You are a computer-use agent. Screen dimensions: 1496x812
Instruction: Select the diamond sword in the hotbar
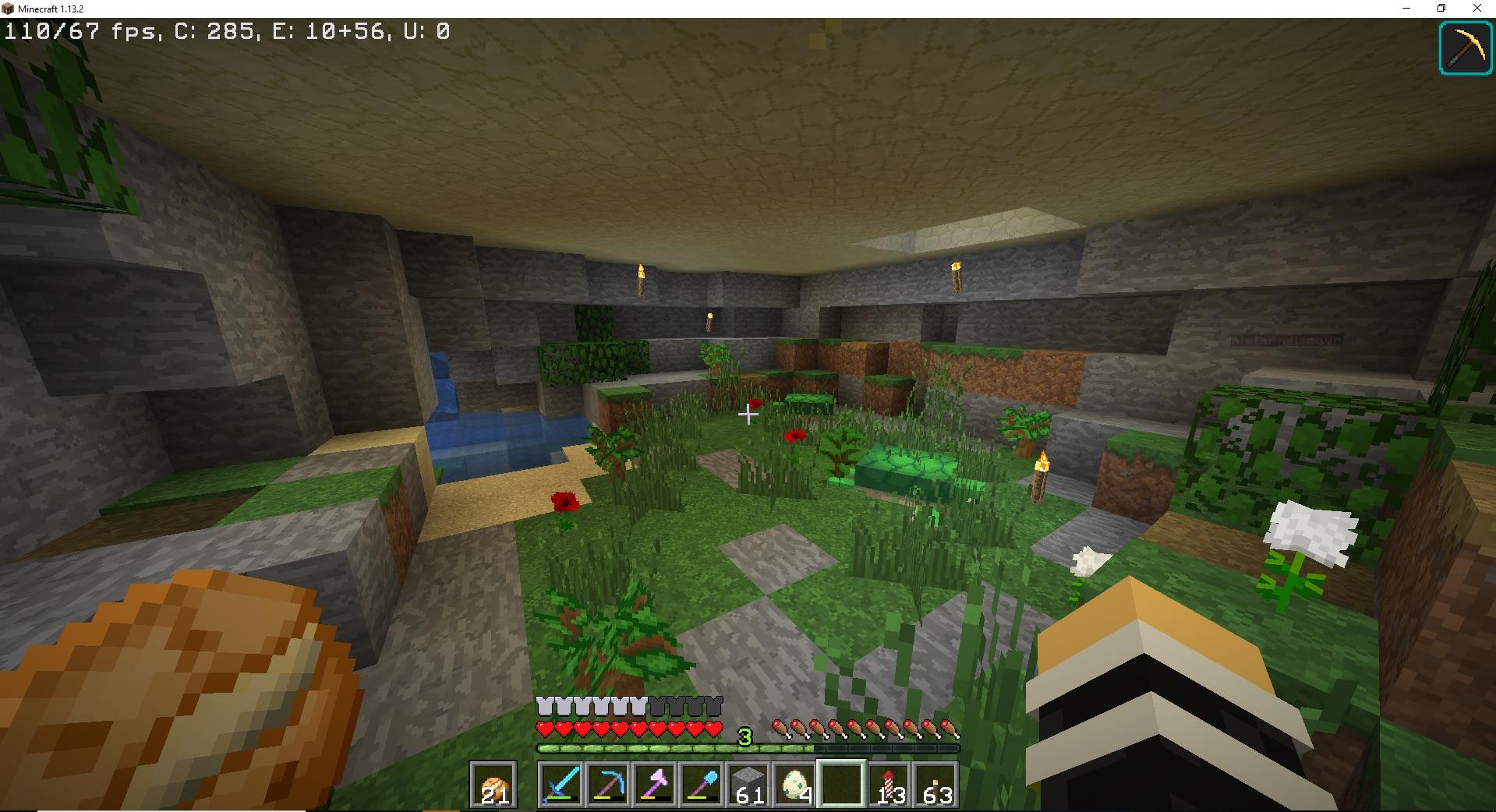[x=562, y=786]
